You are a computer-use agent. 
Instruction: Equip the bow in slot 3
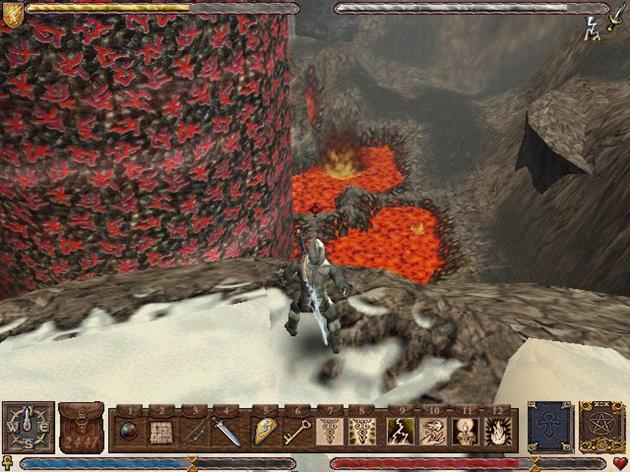pos(195,433)
